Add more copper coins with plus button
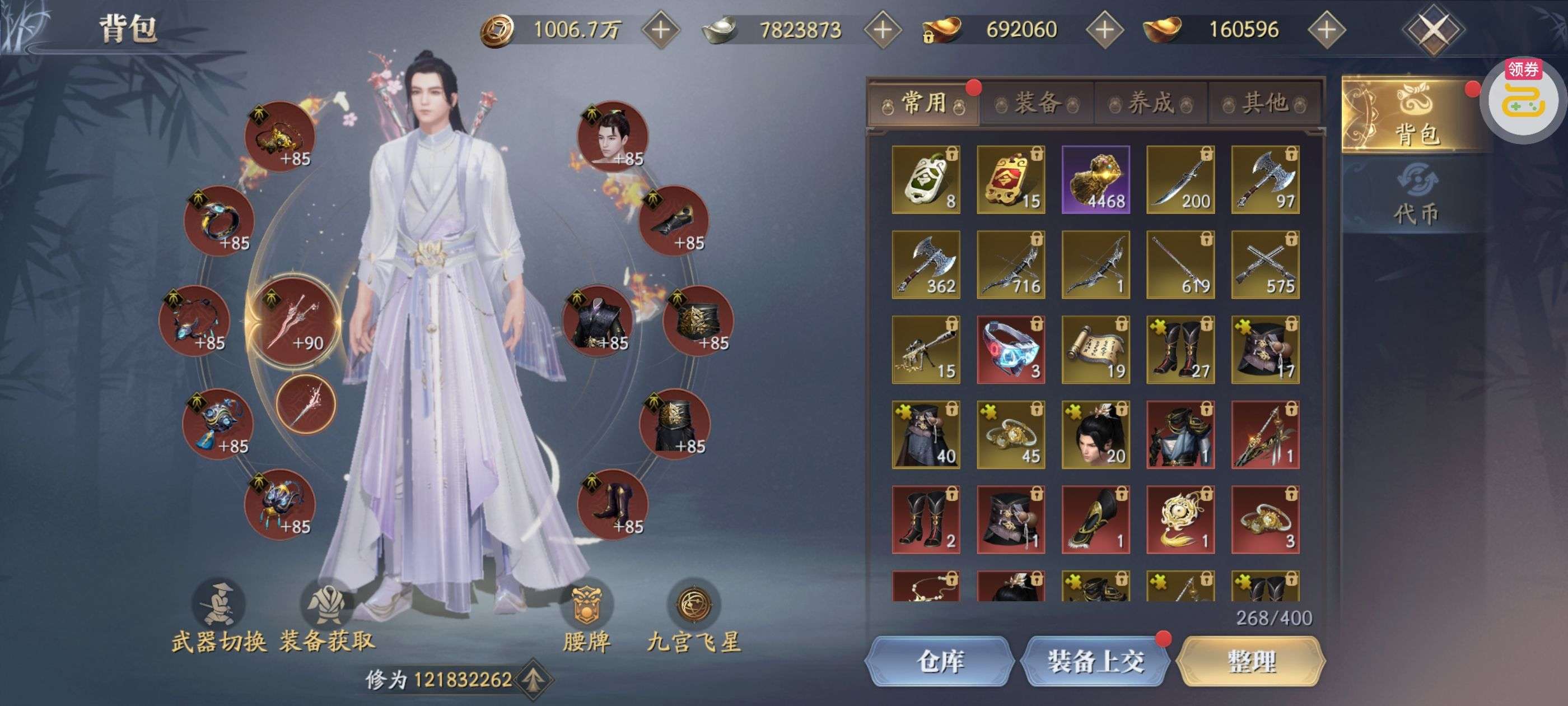Screen dimensions: 1568x706 tap(661, 29)
